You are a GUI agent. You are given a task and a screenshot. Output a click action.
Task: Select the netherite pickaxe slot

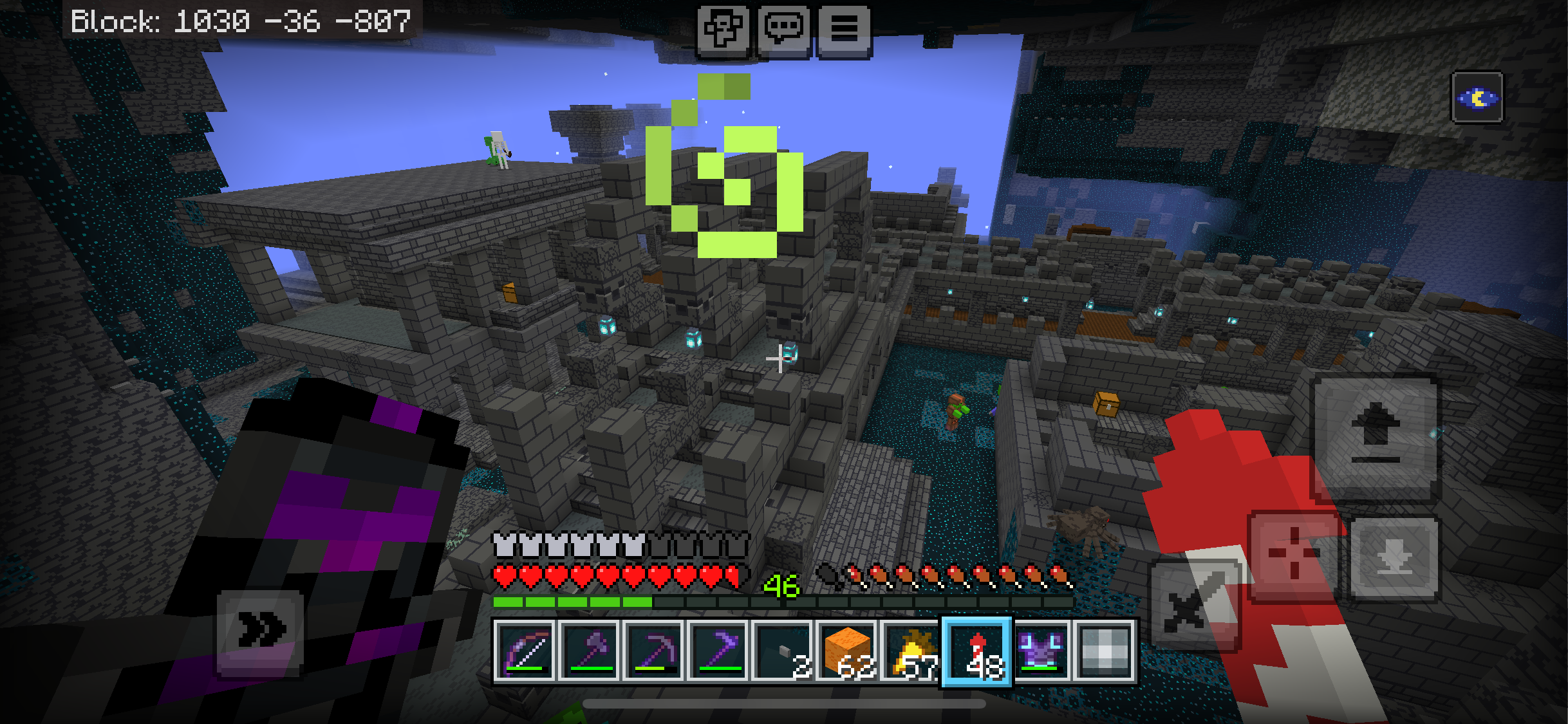(x=654, y=651)
